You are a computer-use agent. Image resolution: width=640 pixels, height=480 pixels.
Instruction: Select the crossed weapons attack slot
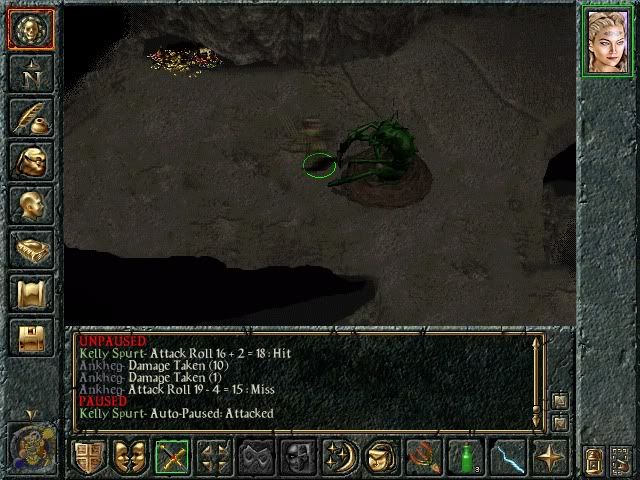[x=171, y=457]
